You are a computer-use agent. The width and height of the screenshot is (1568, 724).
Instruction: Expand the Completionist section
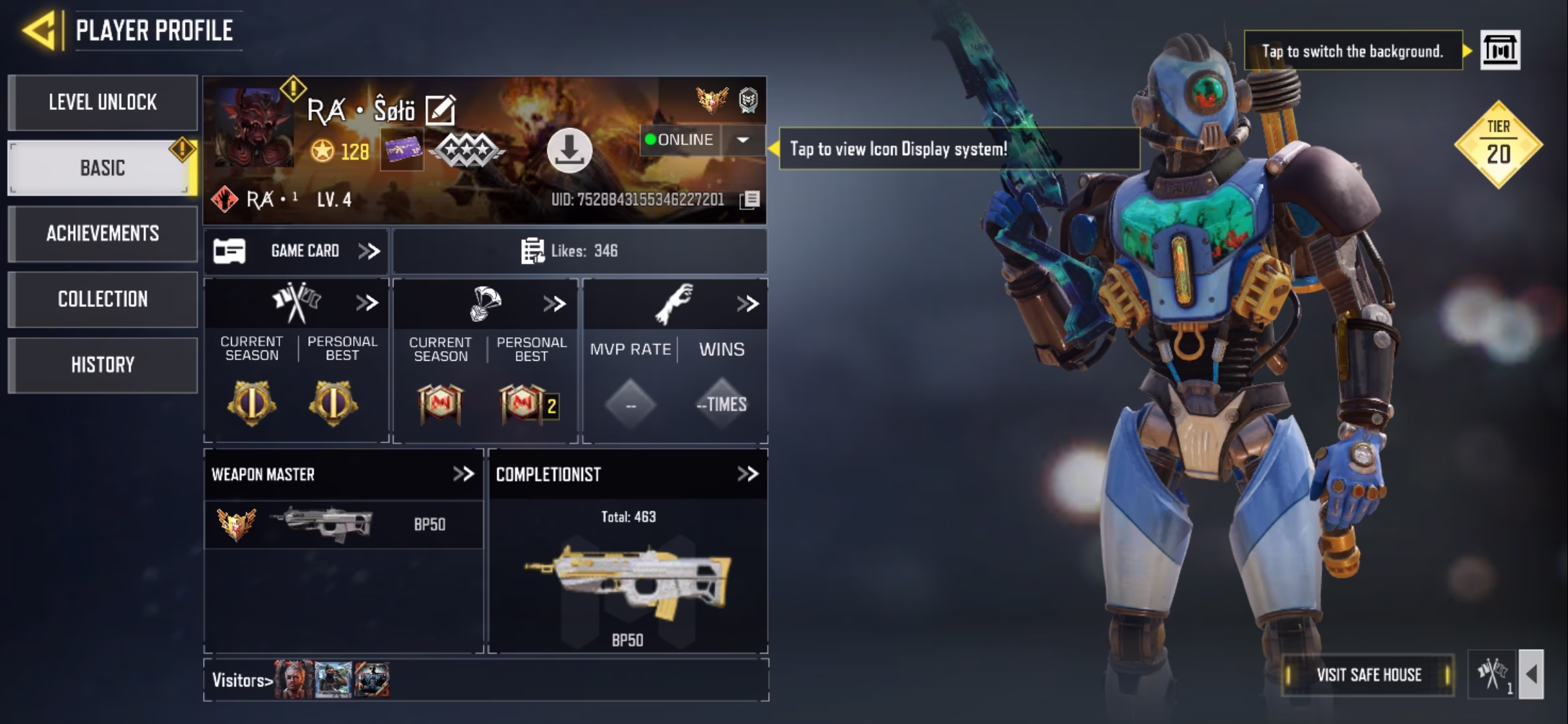(x=747, y=474)
